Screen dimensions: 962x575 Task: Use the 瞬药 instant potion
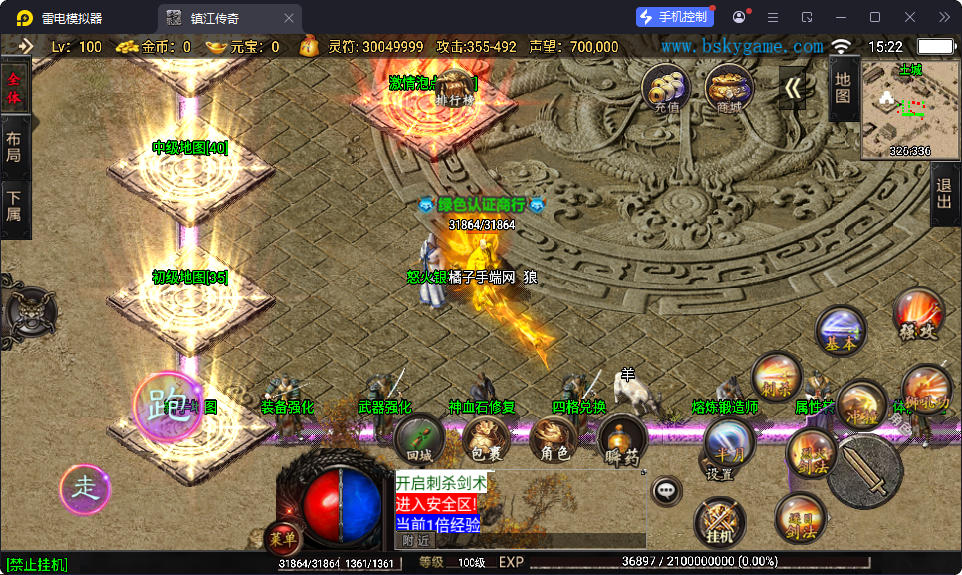point(622,440)
